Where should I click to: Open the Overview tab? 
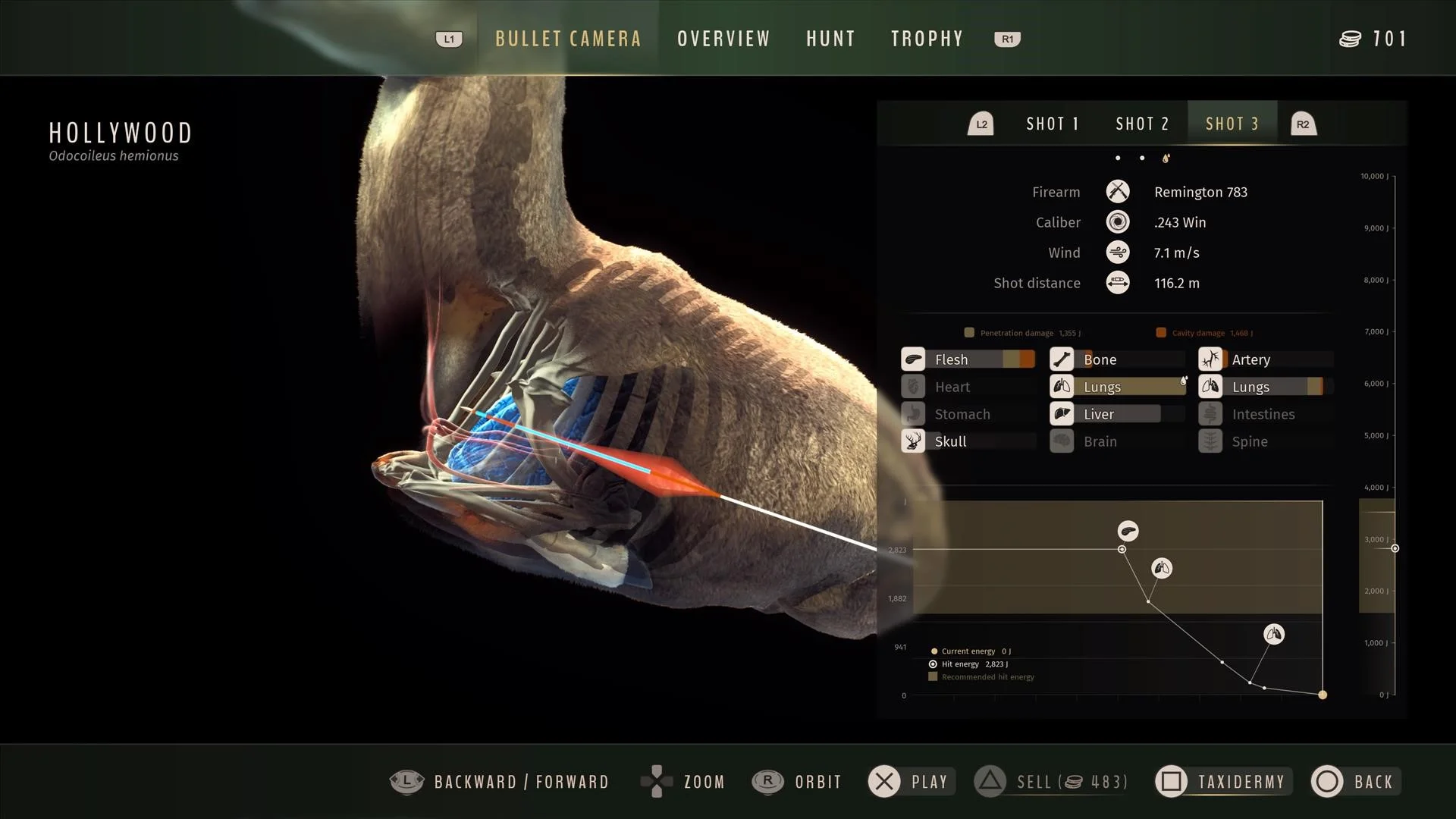click(x=723, y=39)
